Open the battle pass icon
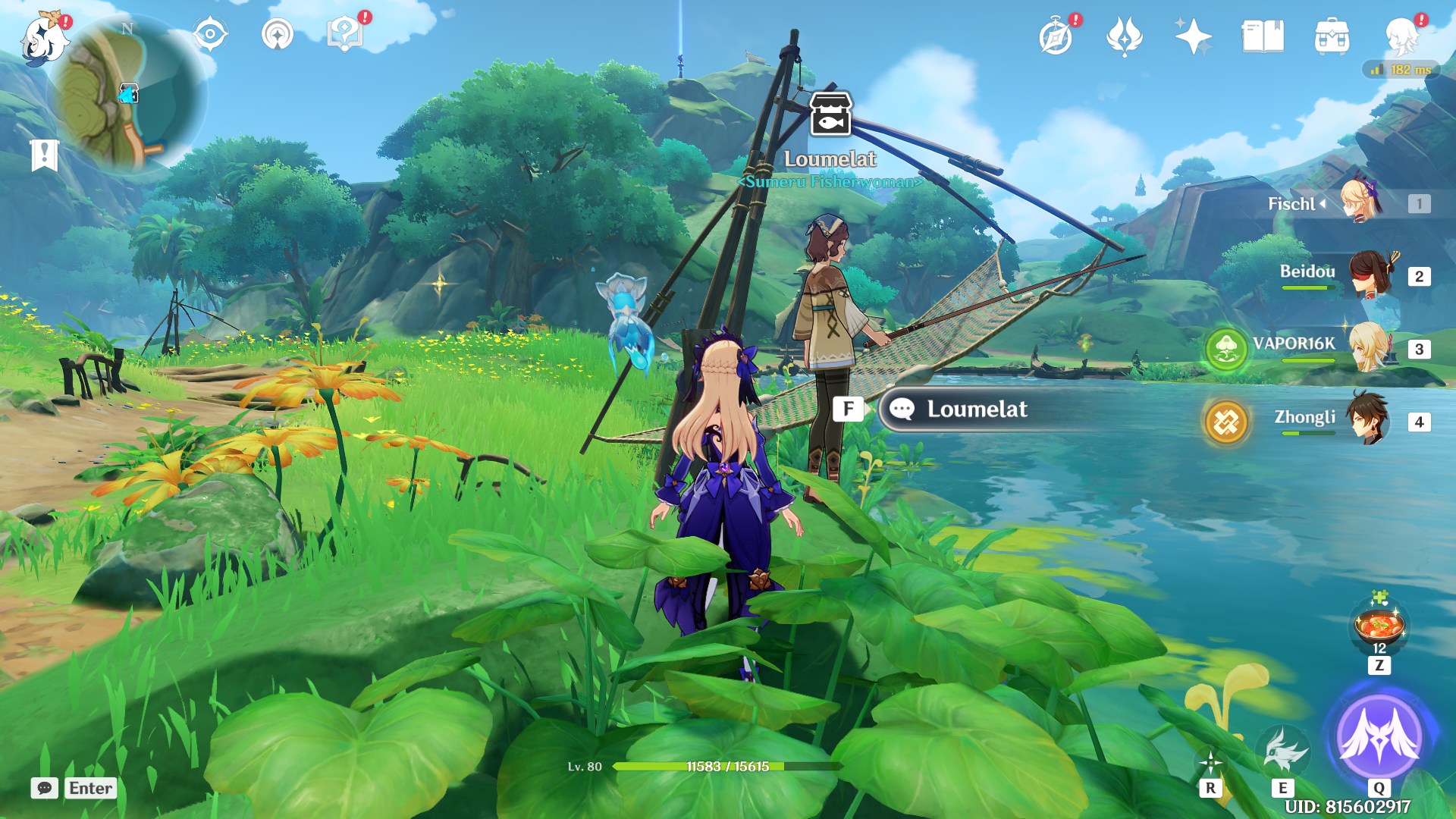The height and width of the screenshot is (819, 1456). [x=1124, y=36]
